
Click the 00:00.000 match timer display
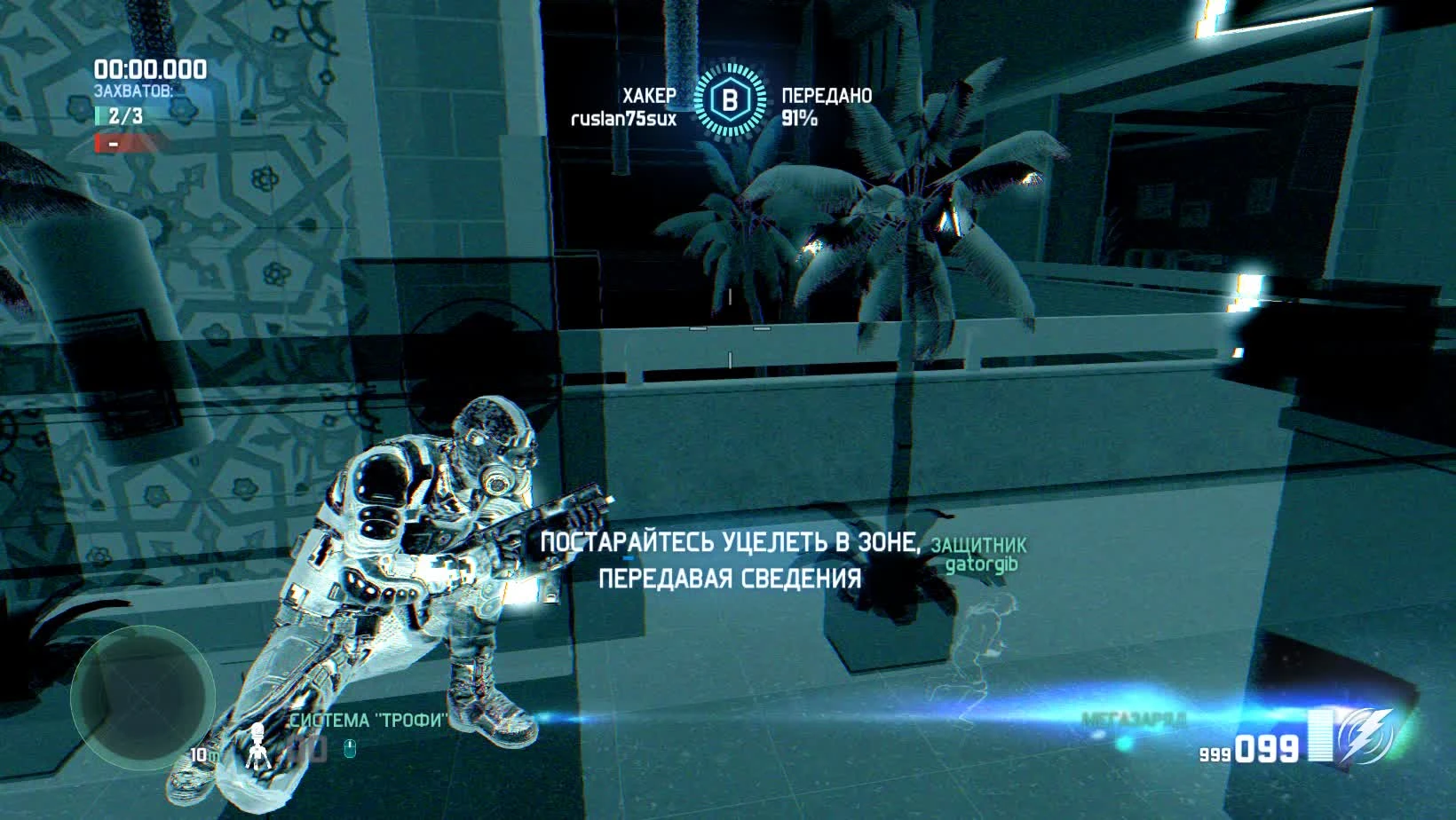point(151,68)
